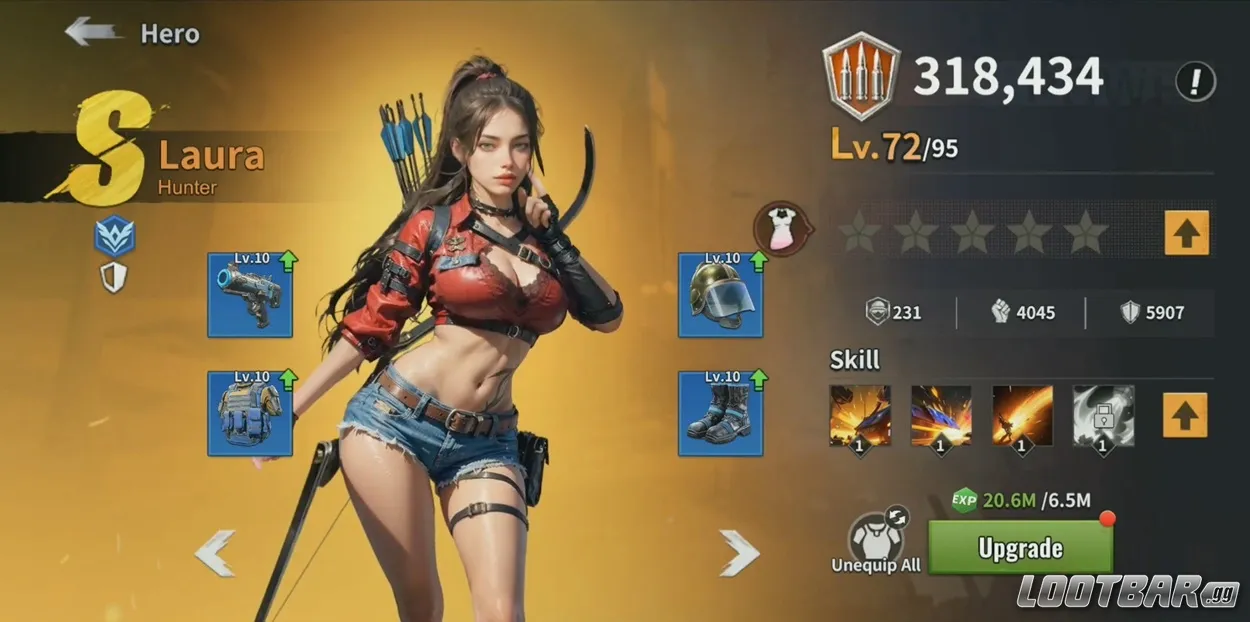Tap the small white shield icon under the badge
This screenshot has width=1250, height=622.
(x=114, y=278)
